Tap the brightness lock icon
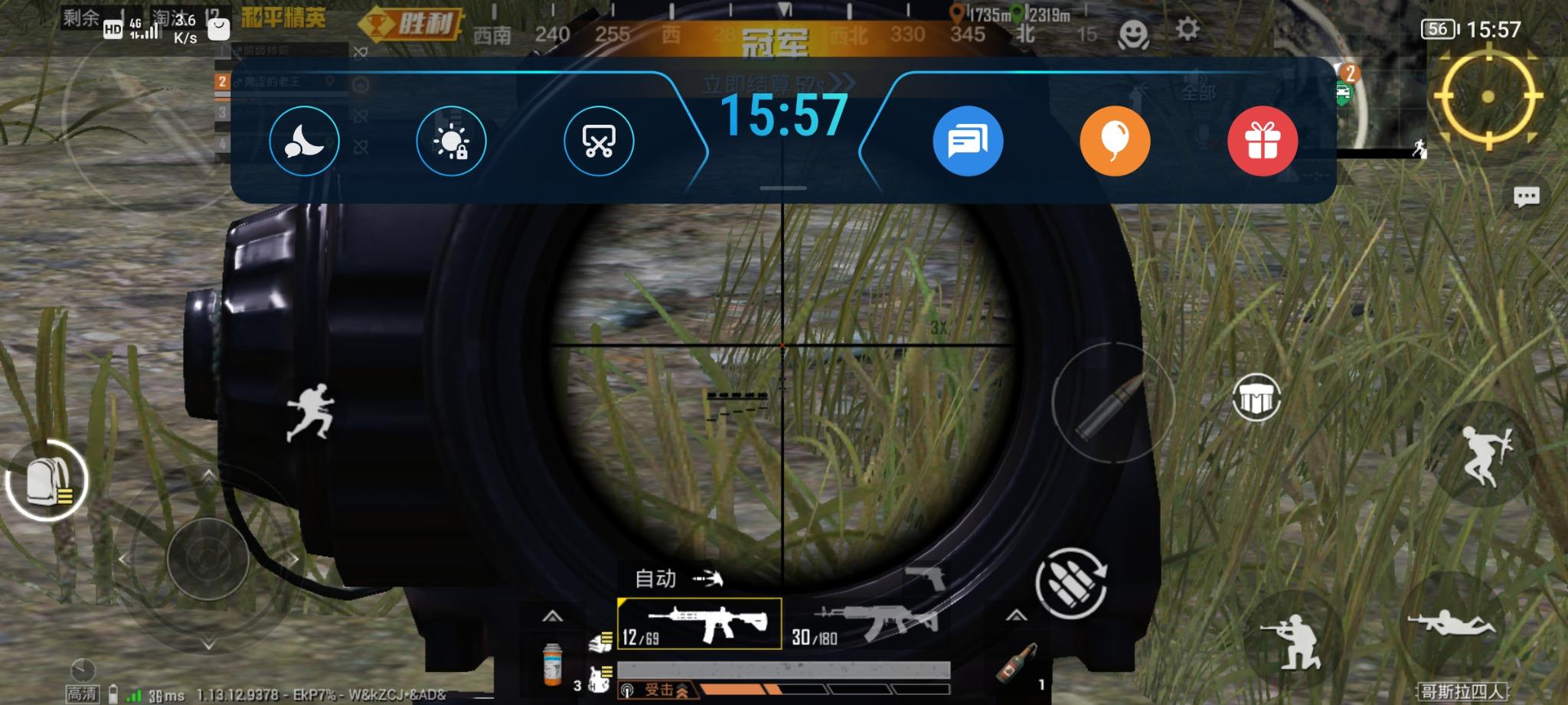The height and width of the screenshot is (705, 1568). 451,141
